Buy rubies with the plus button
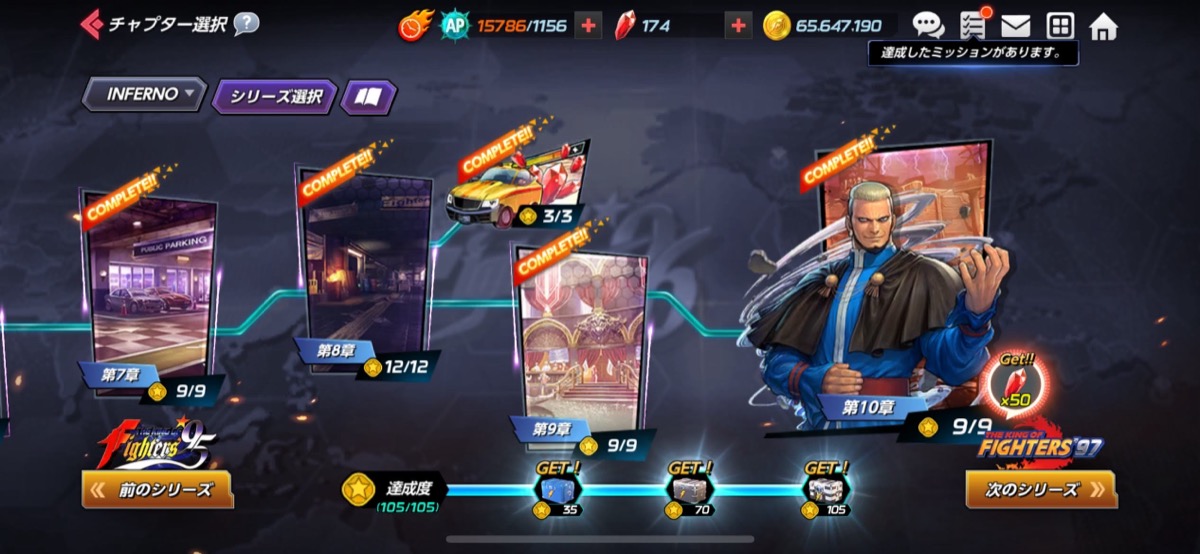The width and height of the screenshot is (1200, 554). (x=738, y=26)
